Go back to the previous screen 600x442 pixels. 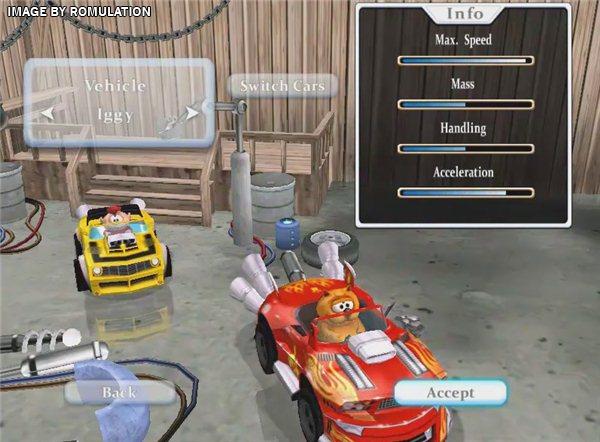coord(118,392)
